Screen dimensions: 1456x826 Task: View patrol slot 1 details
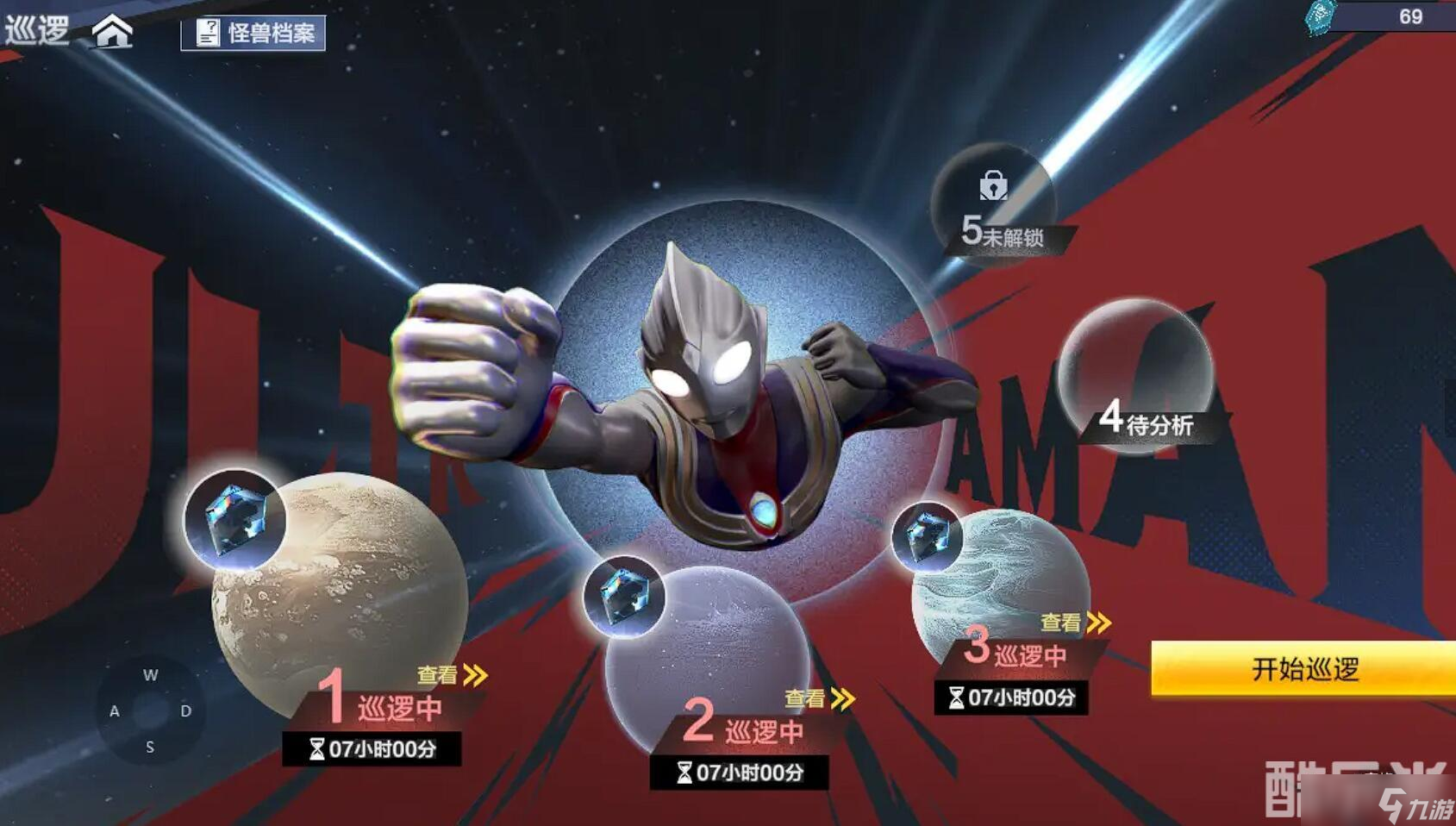click(453, 675)
